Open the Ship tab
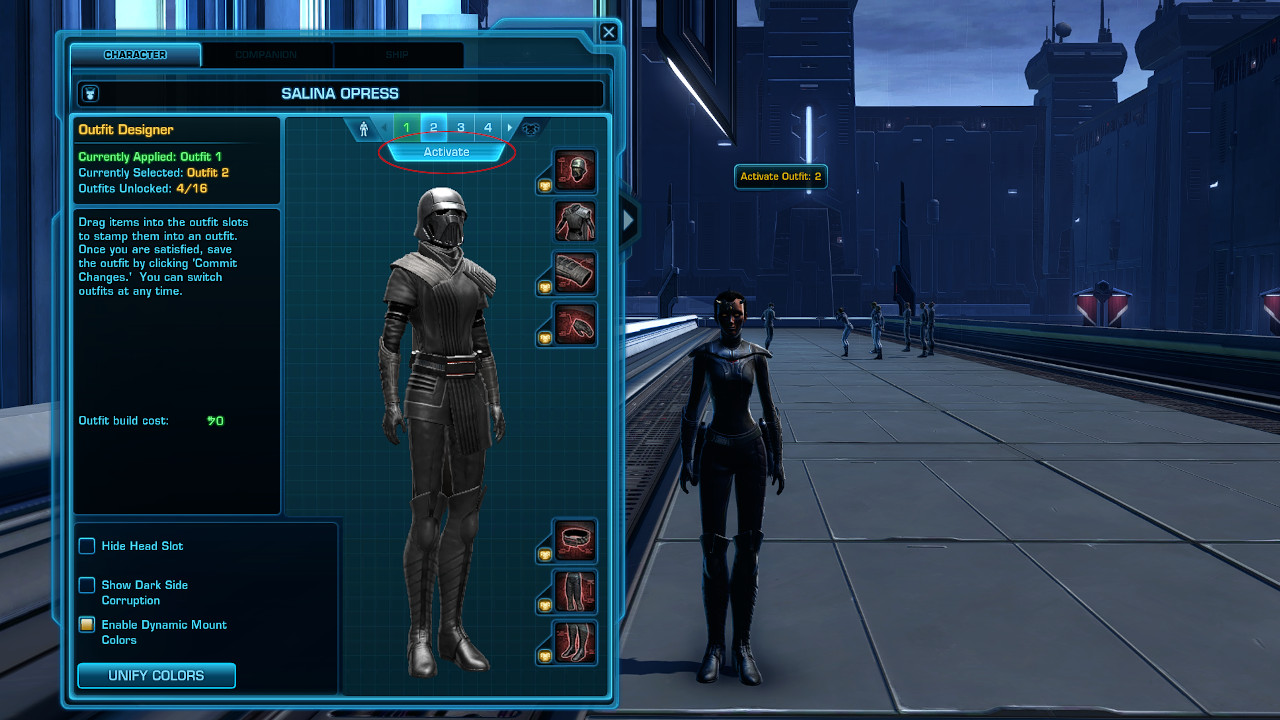 [x=398, y=55]
